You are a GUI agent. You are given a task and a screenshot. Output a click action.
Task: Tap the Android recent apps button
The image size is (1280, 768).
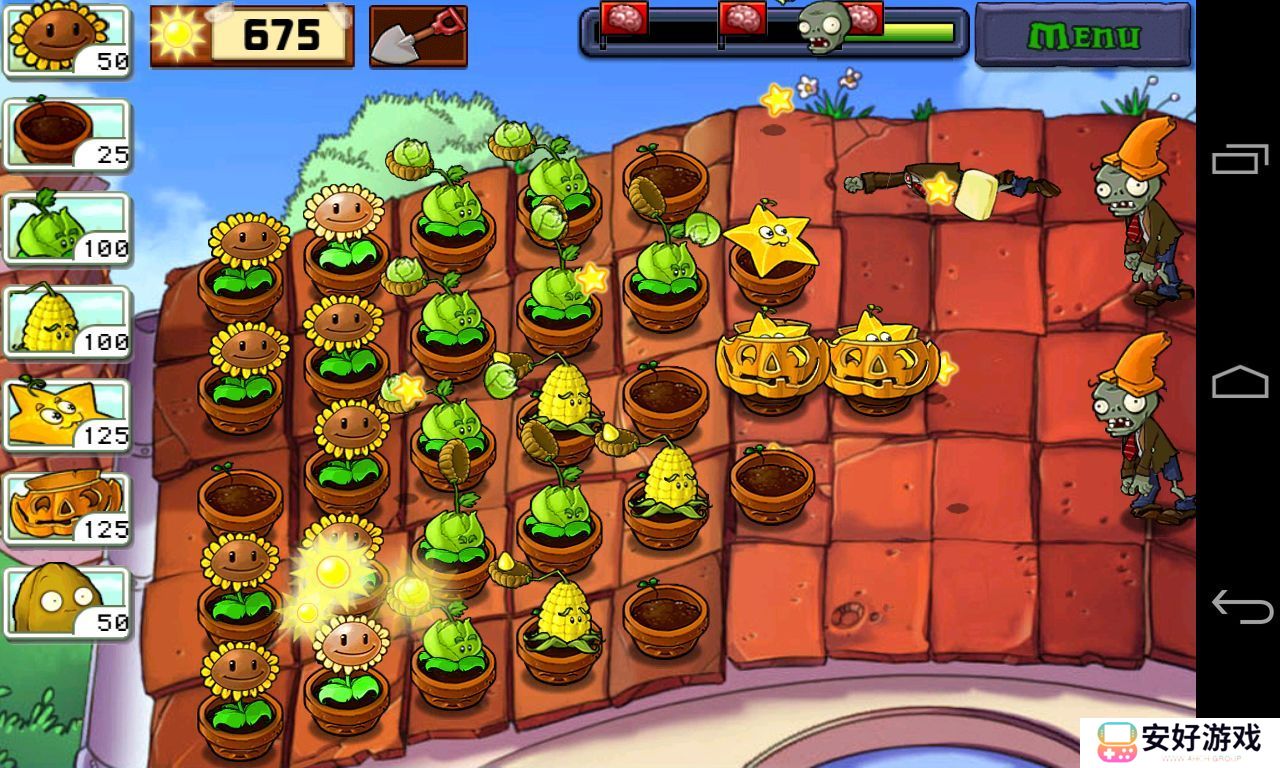point(1240,160)
